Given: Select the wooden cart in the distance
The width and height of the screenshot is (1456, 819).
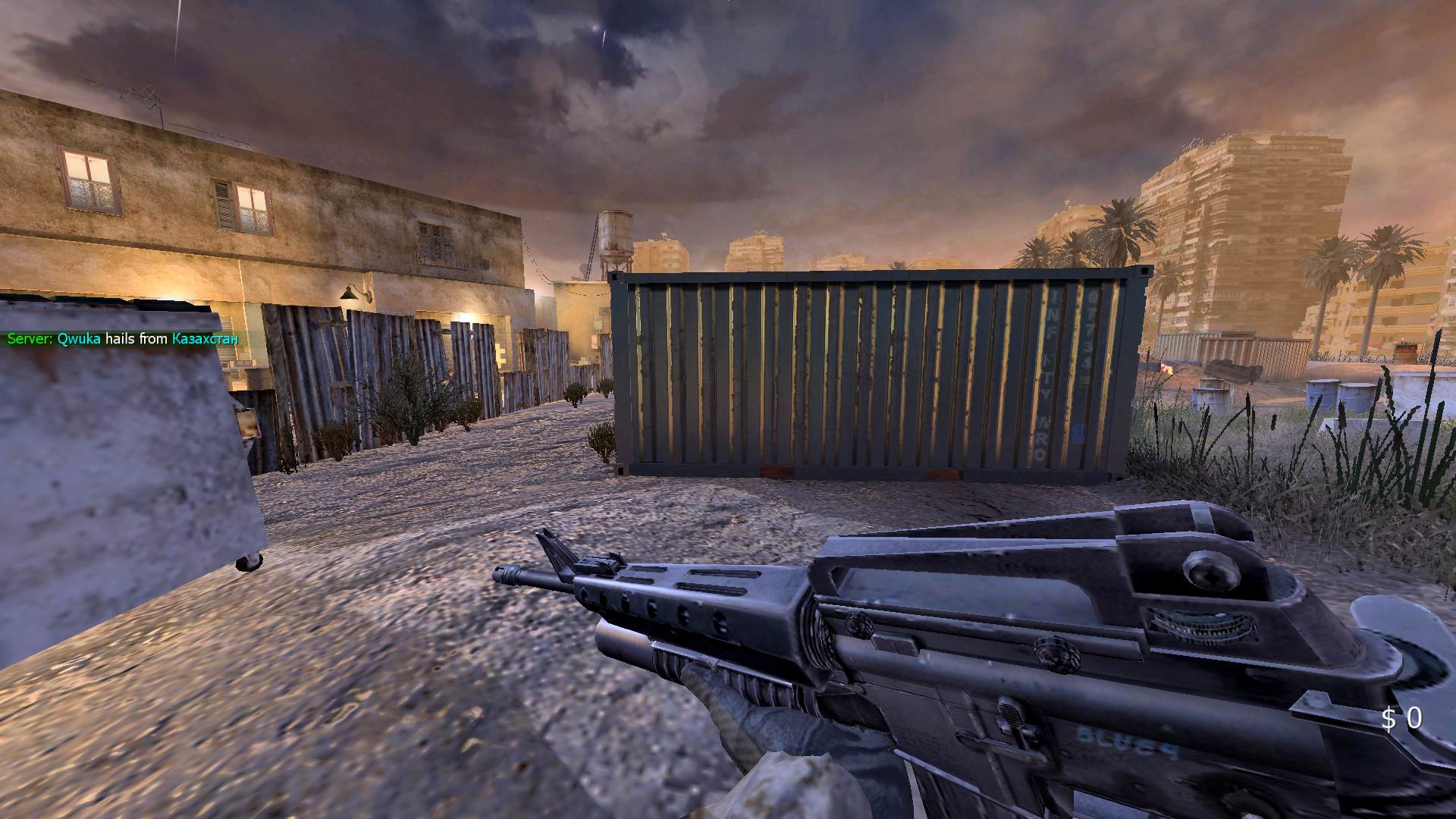Looking at the screenshot, I should (1232, 368).
